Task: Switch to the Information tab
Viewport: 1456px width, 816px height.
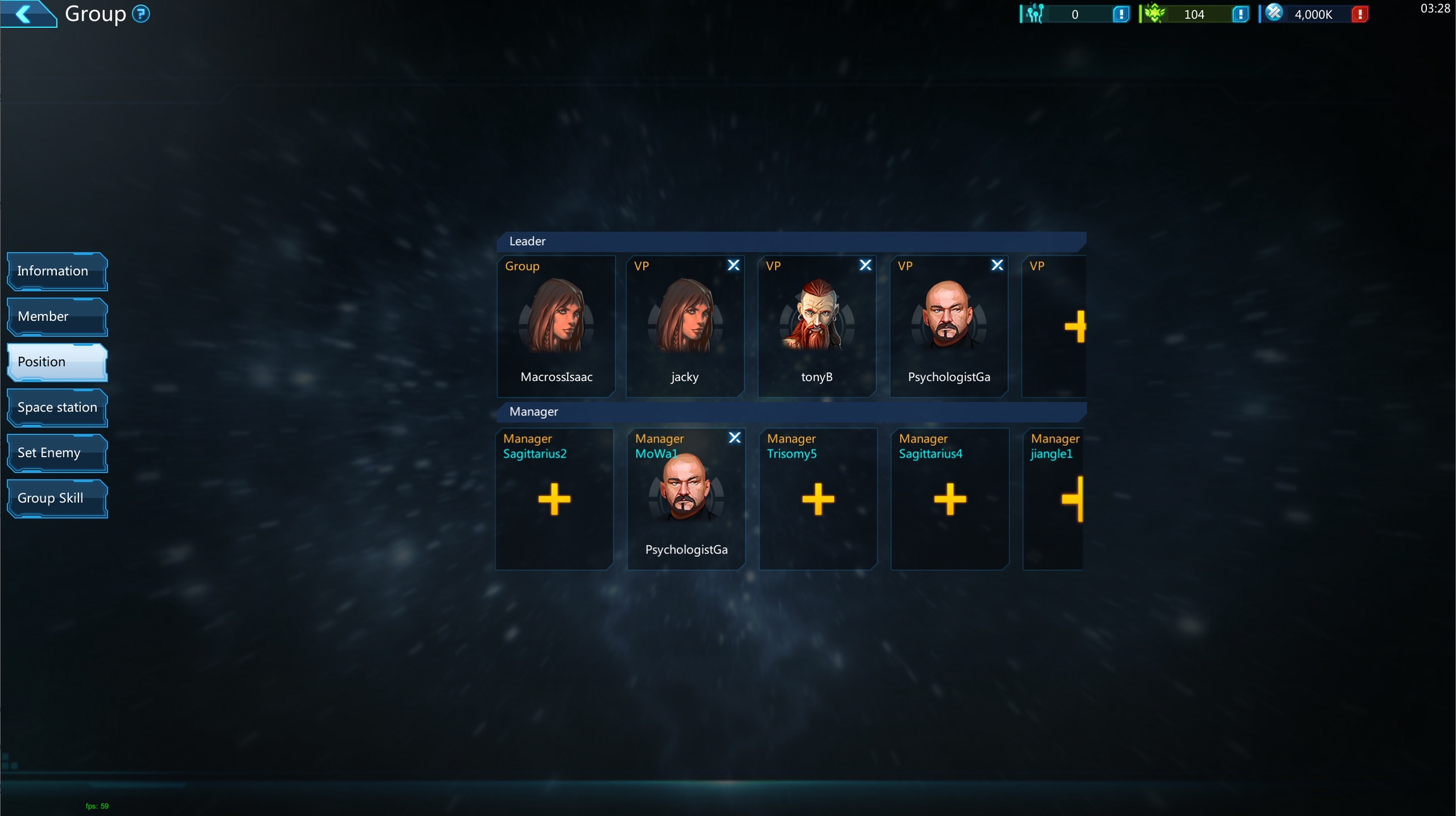Action: (57, 271)
